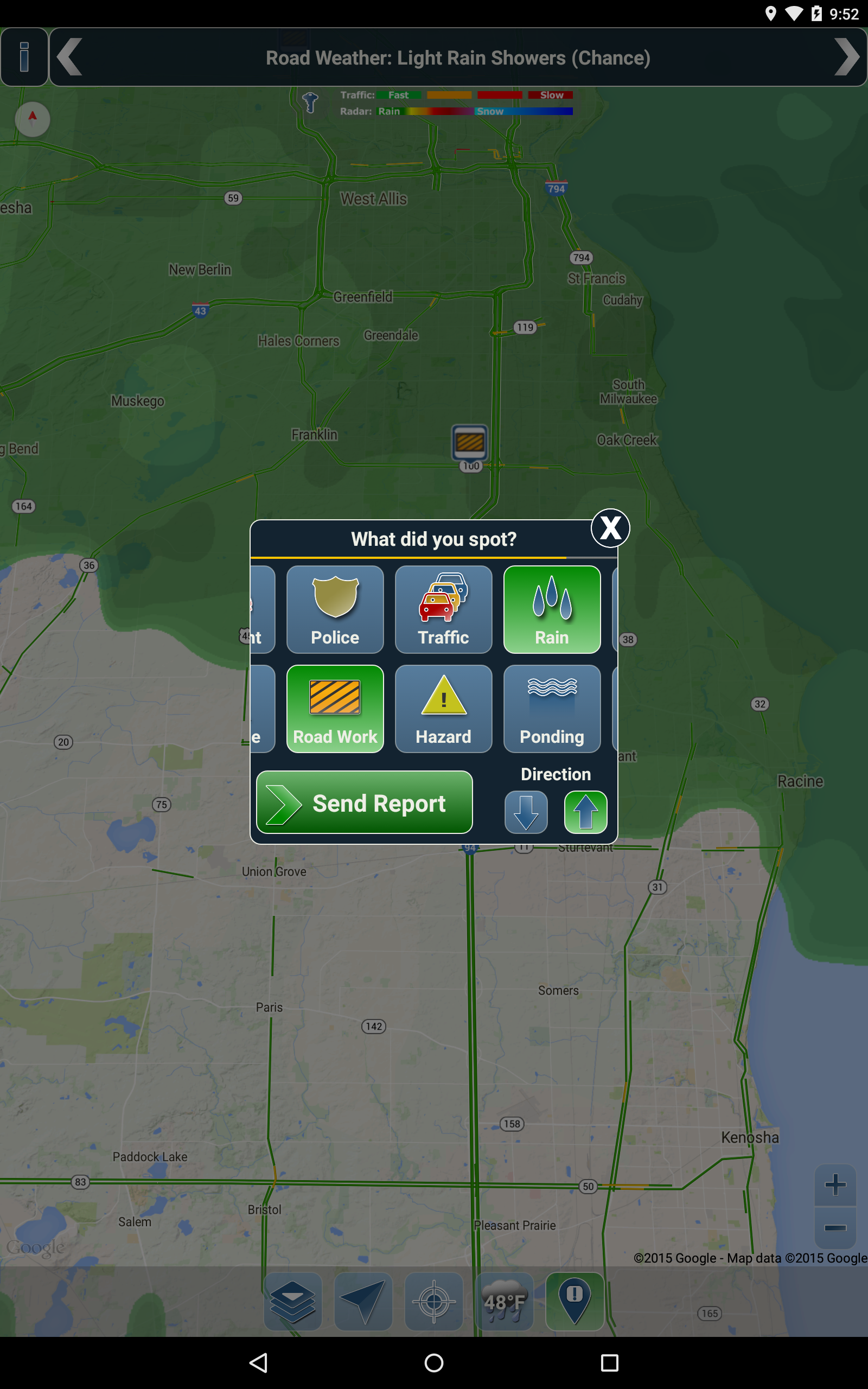The width and height of the screenshot is (868, 1389).
Task: Close the "What did you spot?" dialog
Action: point(610,527)
